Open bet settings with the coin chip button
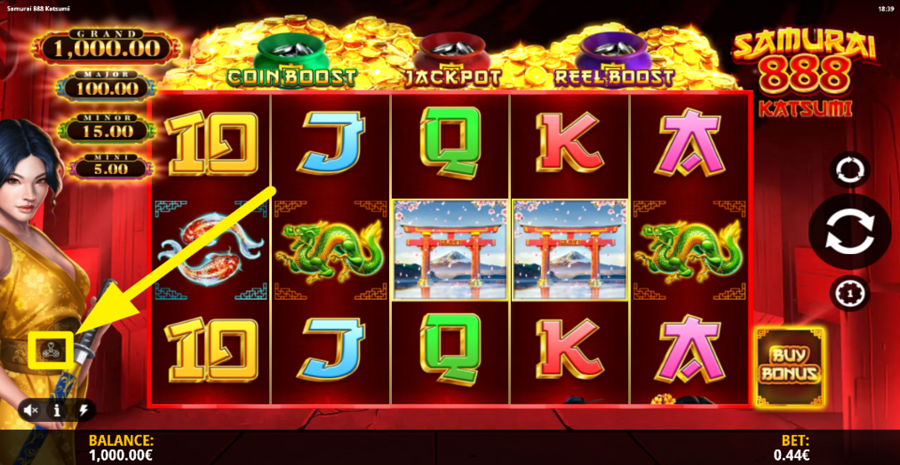Viewport: 900px width, 465px height. point(850,292)
